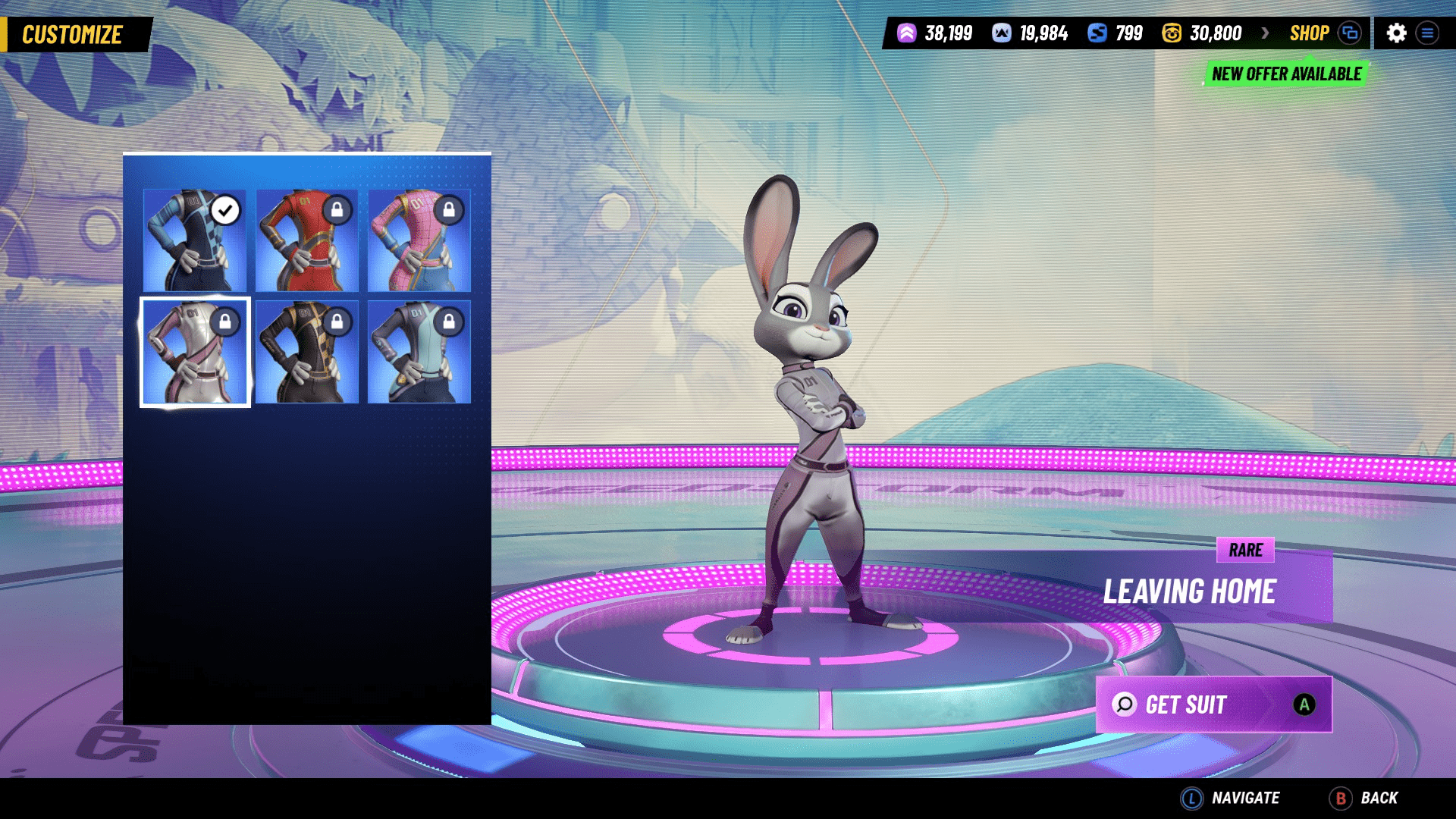Open the New Offer Available notification
This screenshot has width=1456, height=819.
1286,74
